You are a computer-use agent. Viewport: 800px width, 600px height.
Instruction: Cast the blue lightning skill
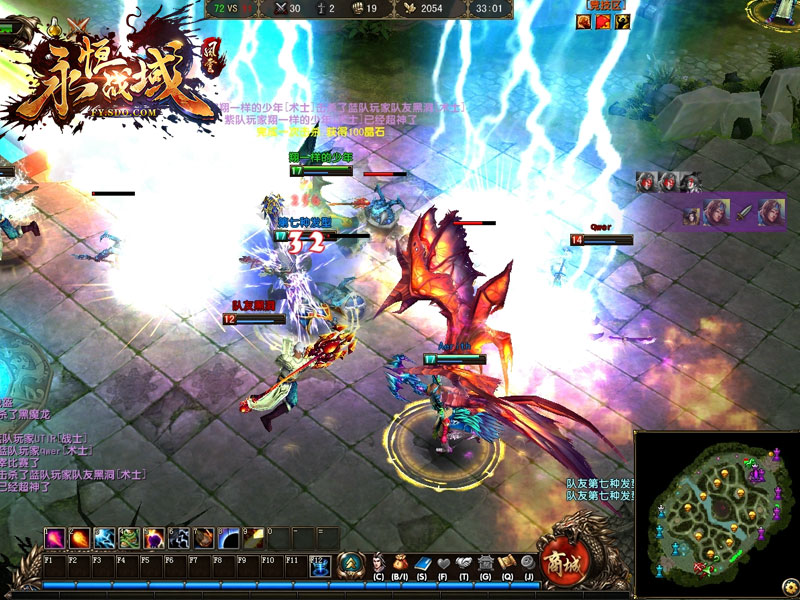click(104, 538)
